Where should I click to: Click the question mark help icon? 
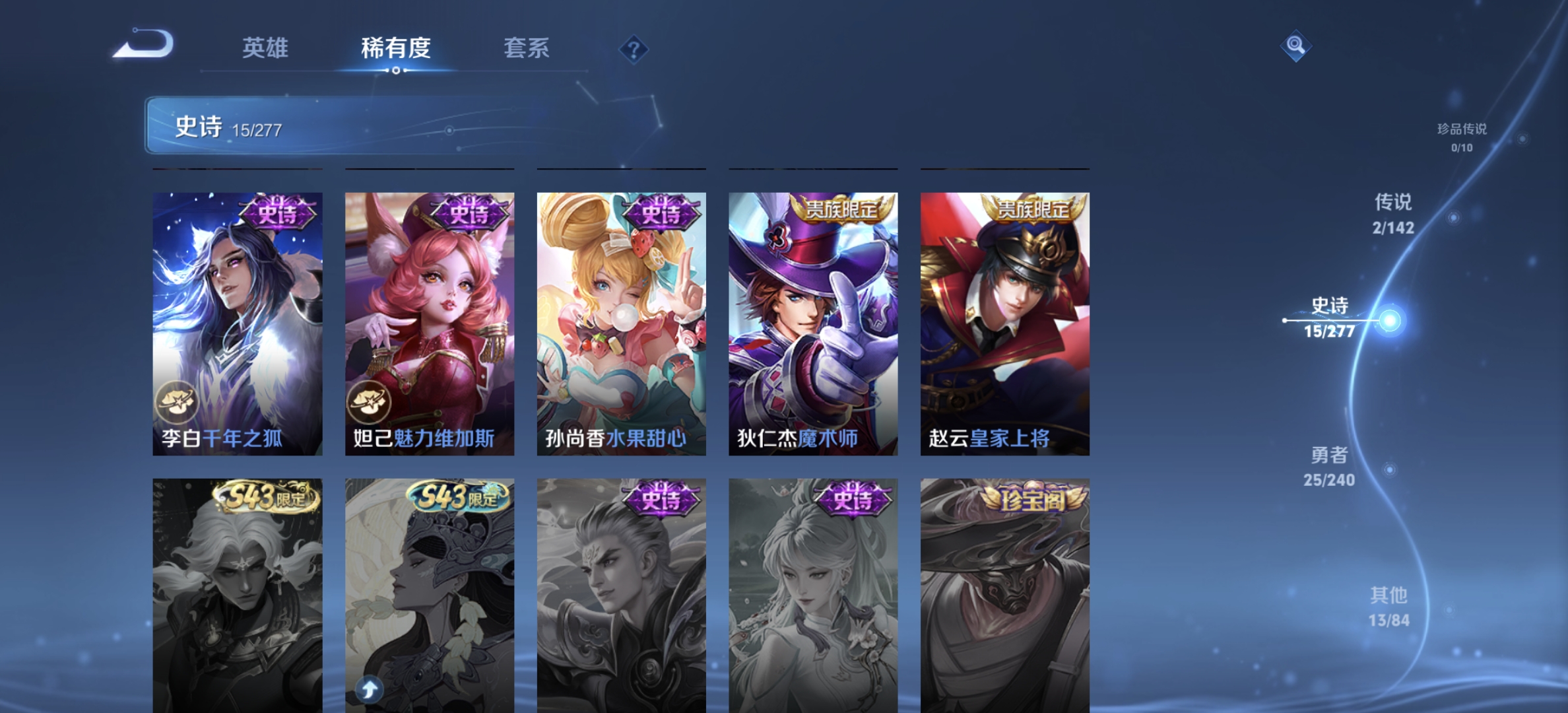633,49
